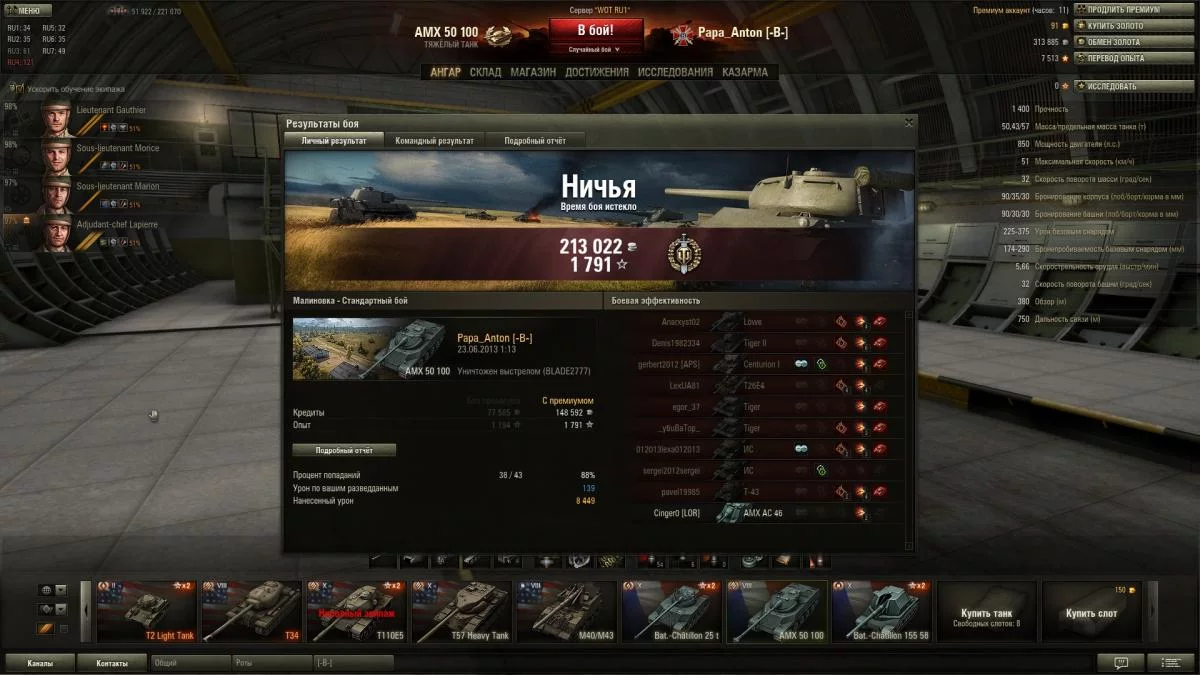The height and width of the screenshot is (675, 1200).
Task: Open the Меню button
Action: tap(28, 11)
